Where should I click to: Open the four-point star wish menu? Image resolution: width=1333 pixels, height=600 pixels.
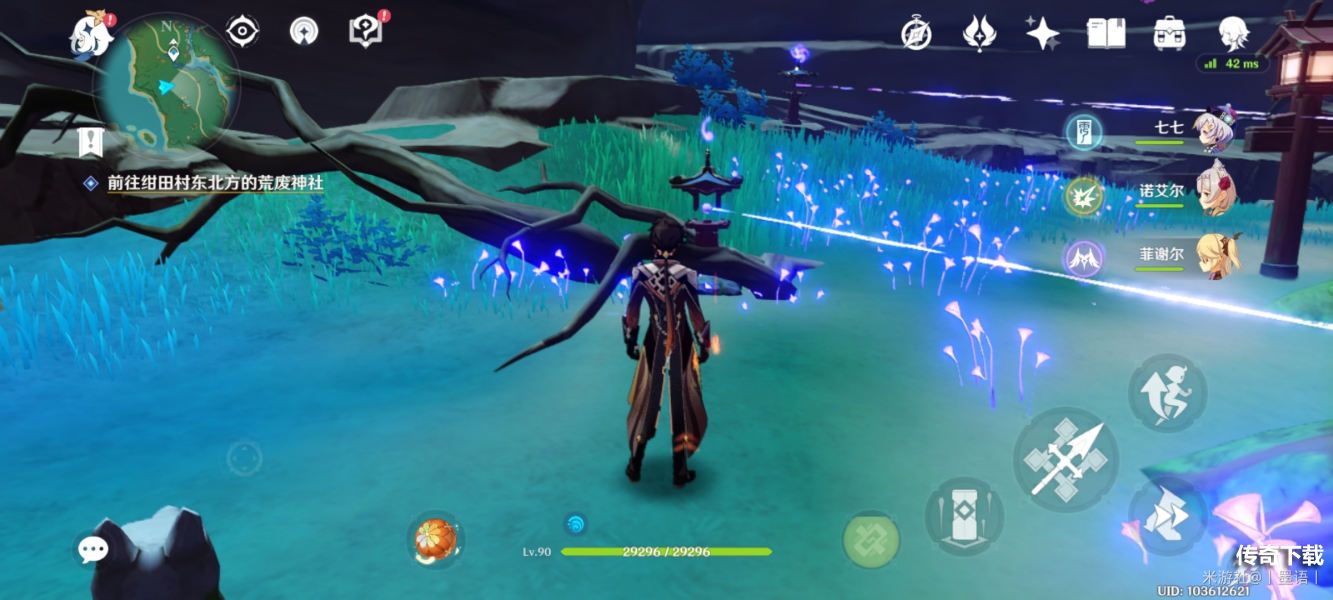[1042, 33]
